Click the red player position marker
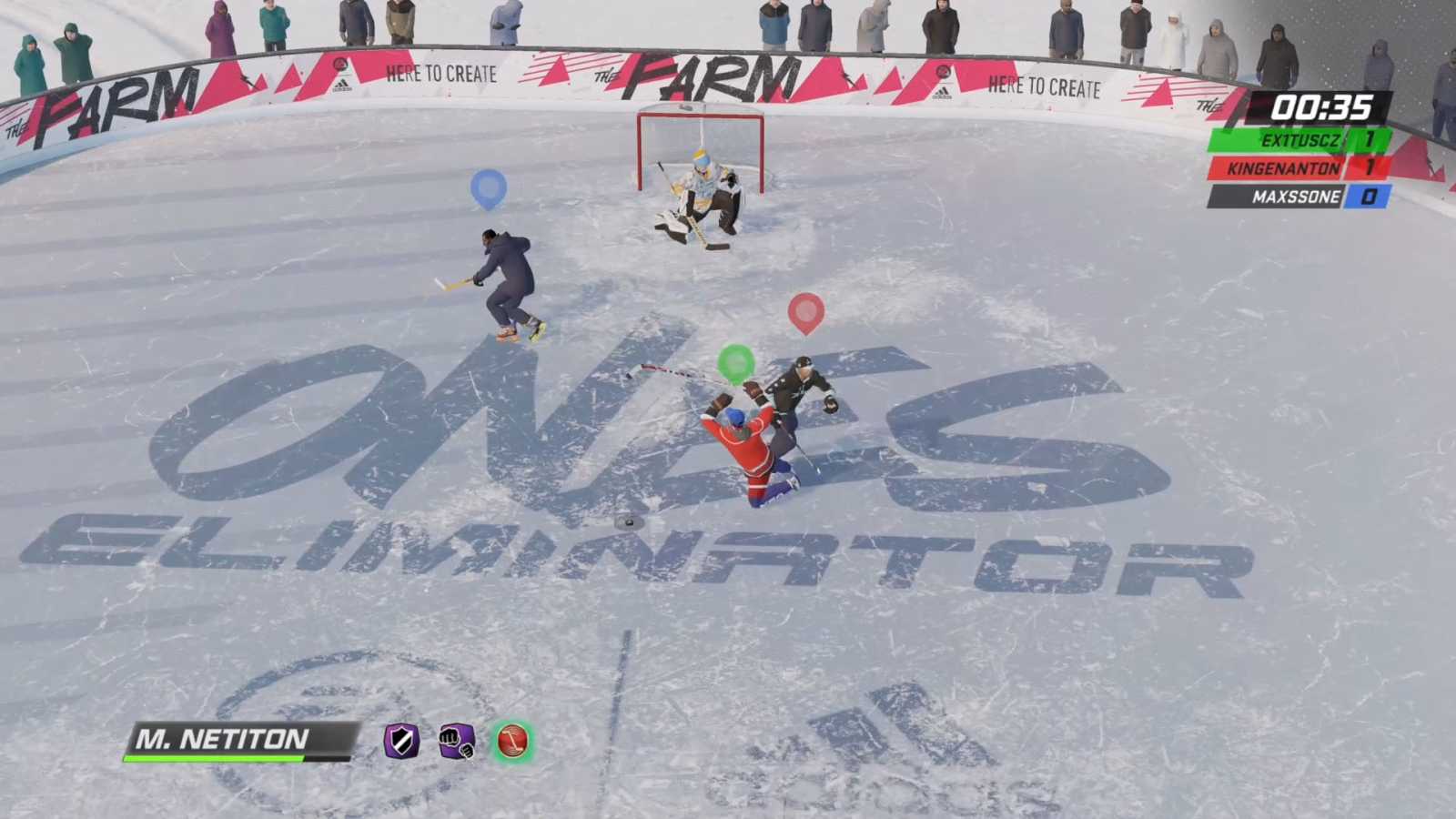This screenshot has height=819, width=1456. [805, 311]
